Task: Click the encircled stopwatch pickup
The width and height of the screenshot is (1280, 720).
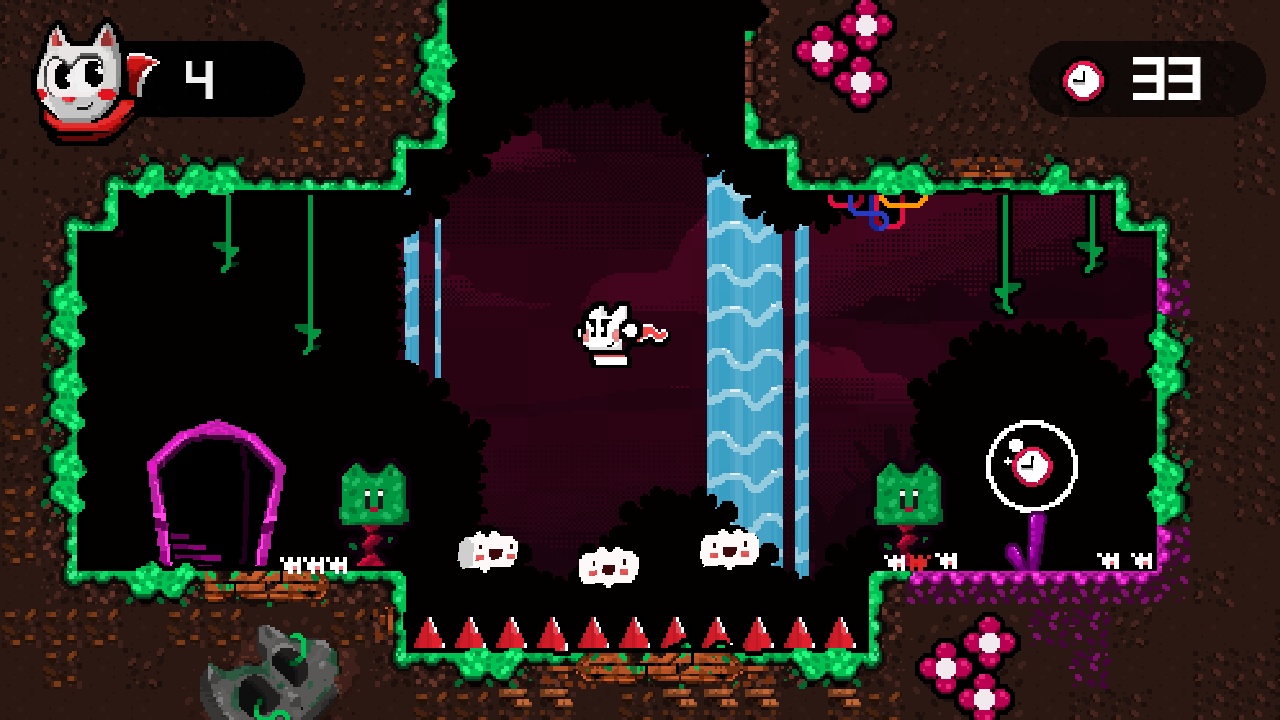Action: click(x=1030, y=463)
